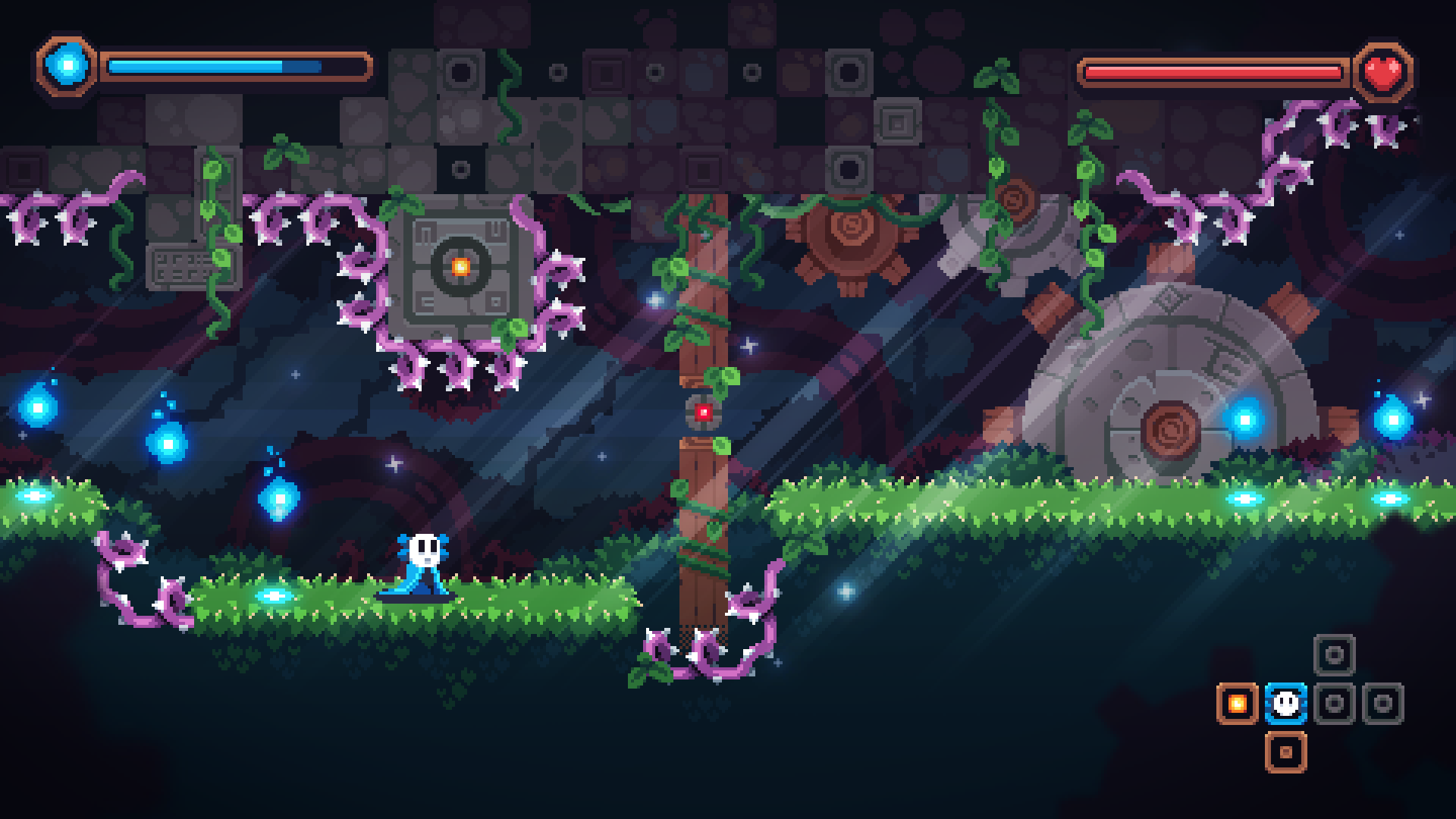Choose the white masked character slot

pos(1285,704)
